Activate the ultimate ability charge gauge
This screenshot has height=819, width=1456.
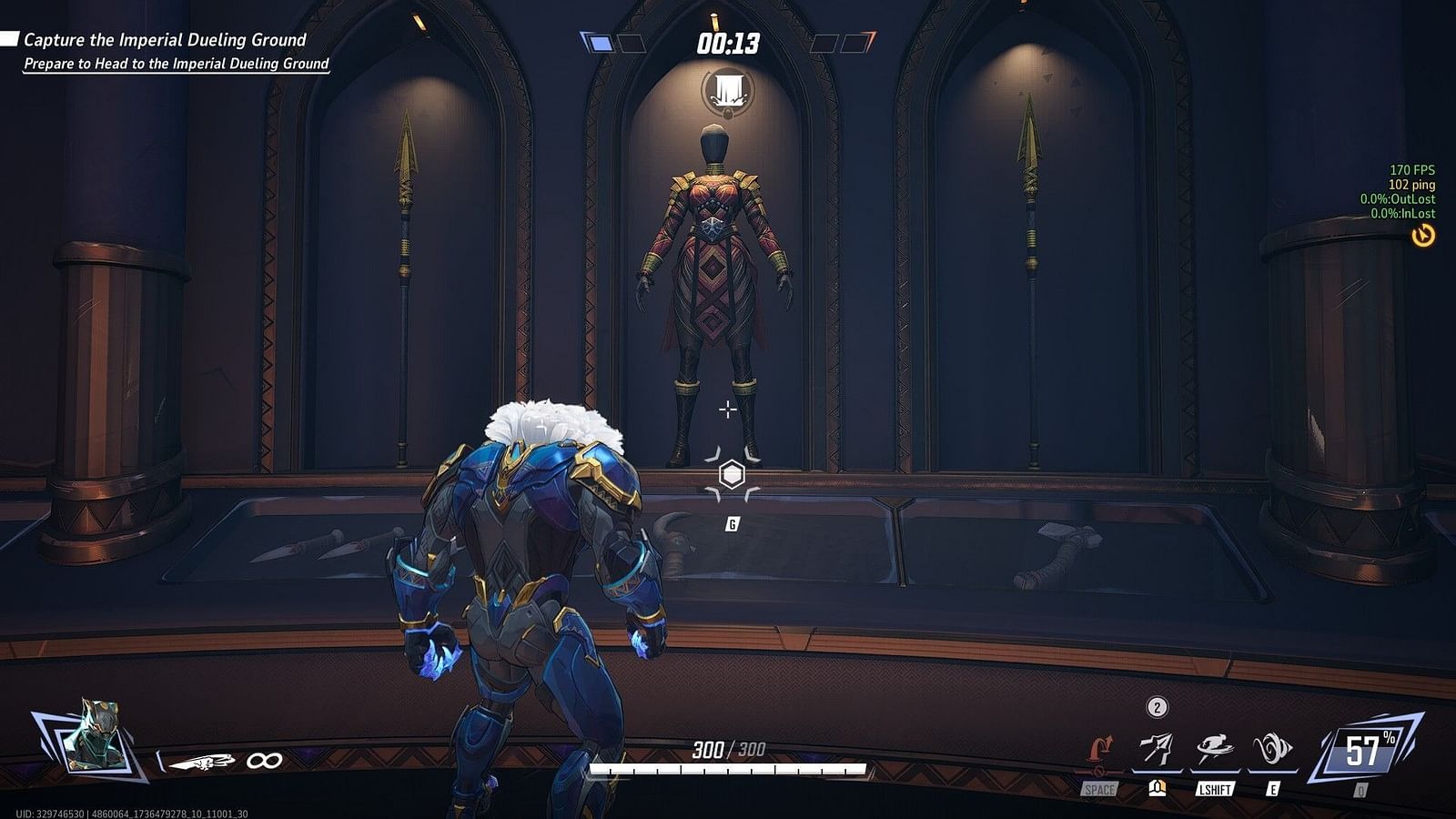tap(1365, 751)
